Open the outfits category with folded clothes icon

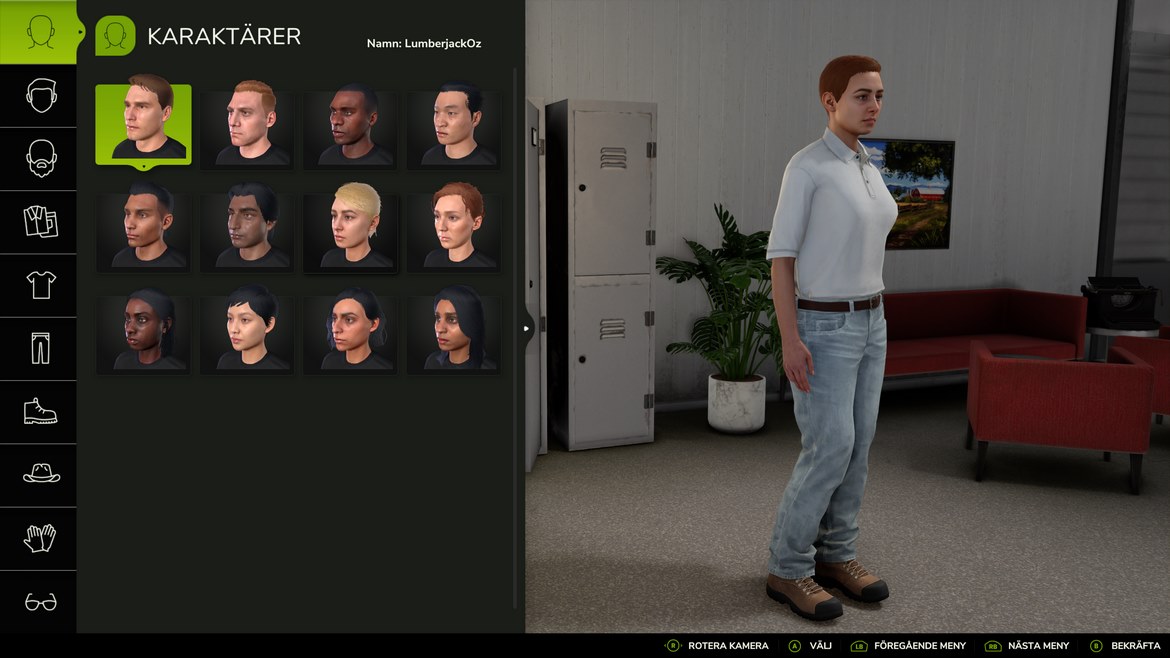(39, 222)
